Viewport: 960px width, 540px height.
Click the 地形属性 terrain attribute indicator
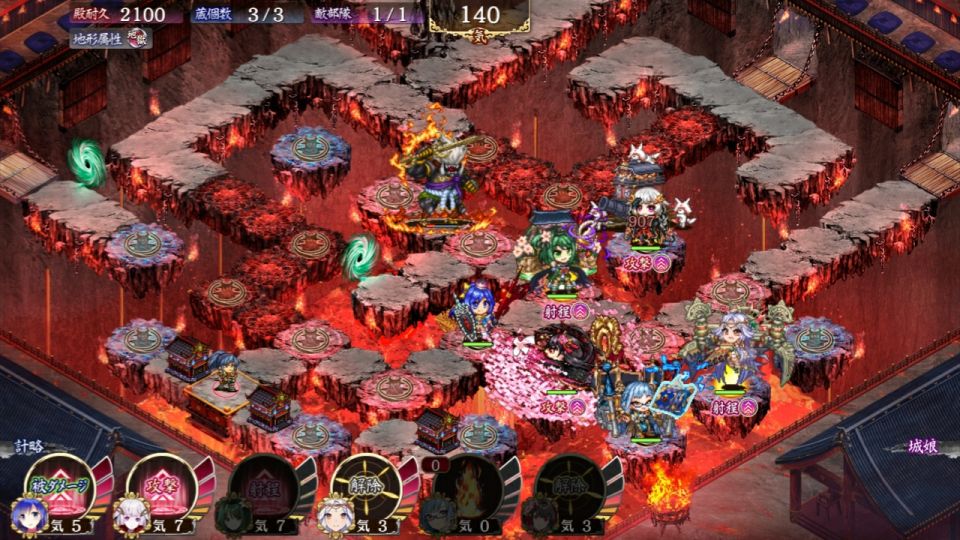pos(112,39)
